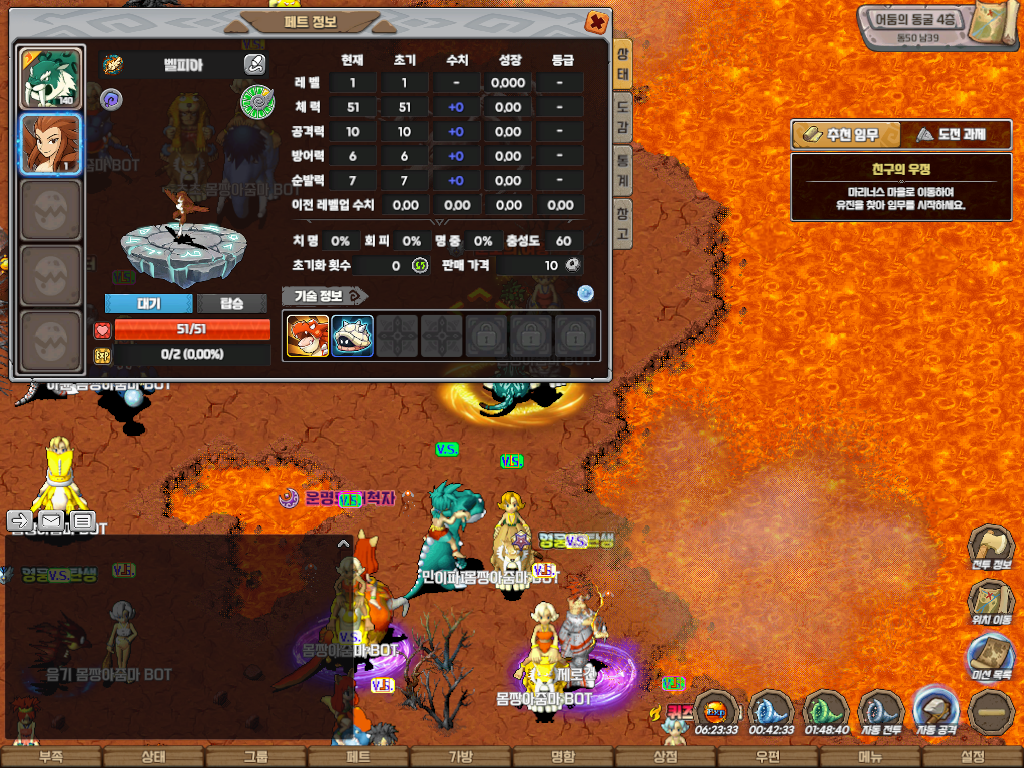Viewport: 1024px width, 768px height.
Task: Open the 상점 shop menu
Action: click(665, 757)
